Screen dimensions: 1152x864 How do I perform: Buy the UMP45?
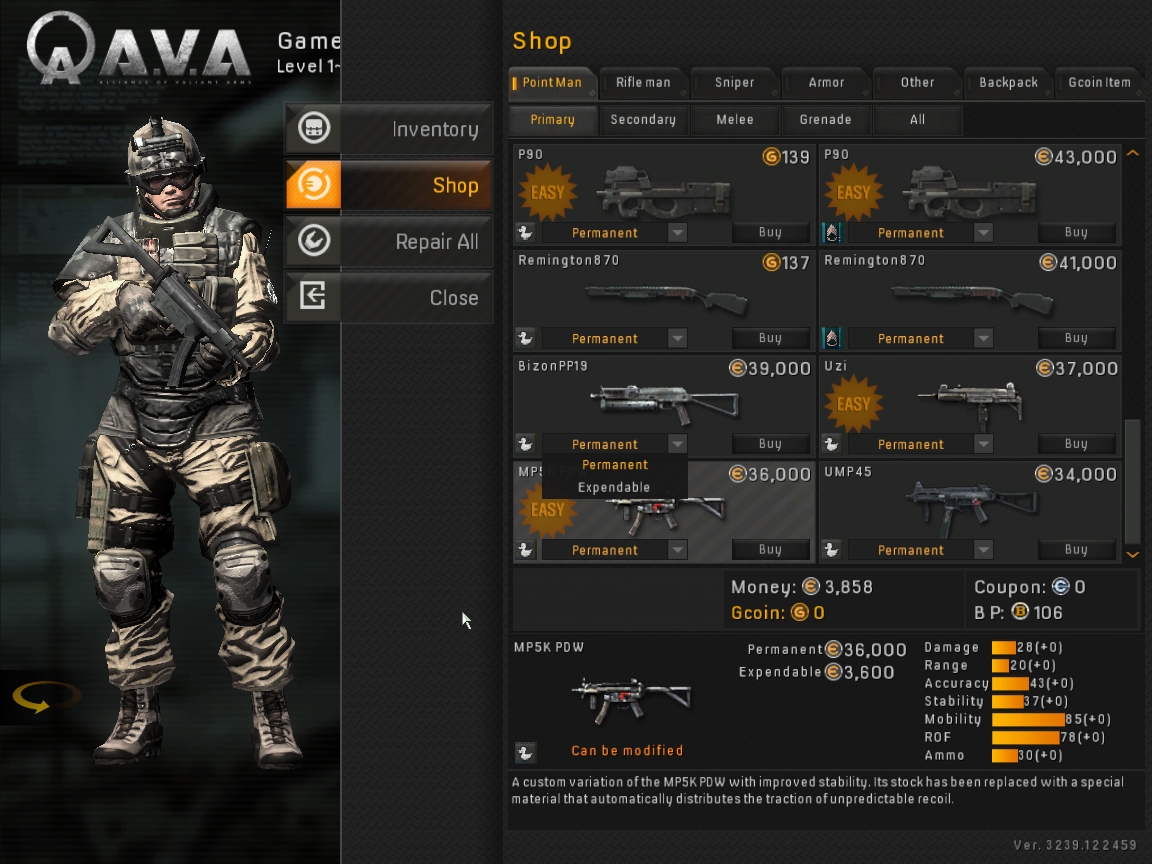(1076, 550)
